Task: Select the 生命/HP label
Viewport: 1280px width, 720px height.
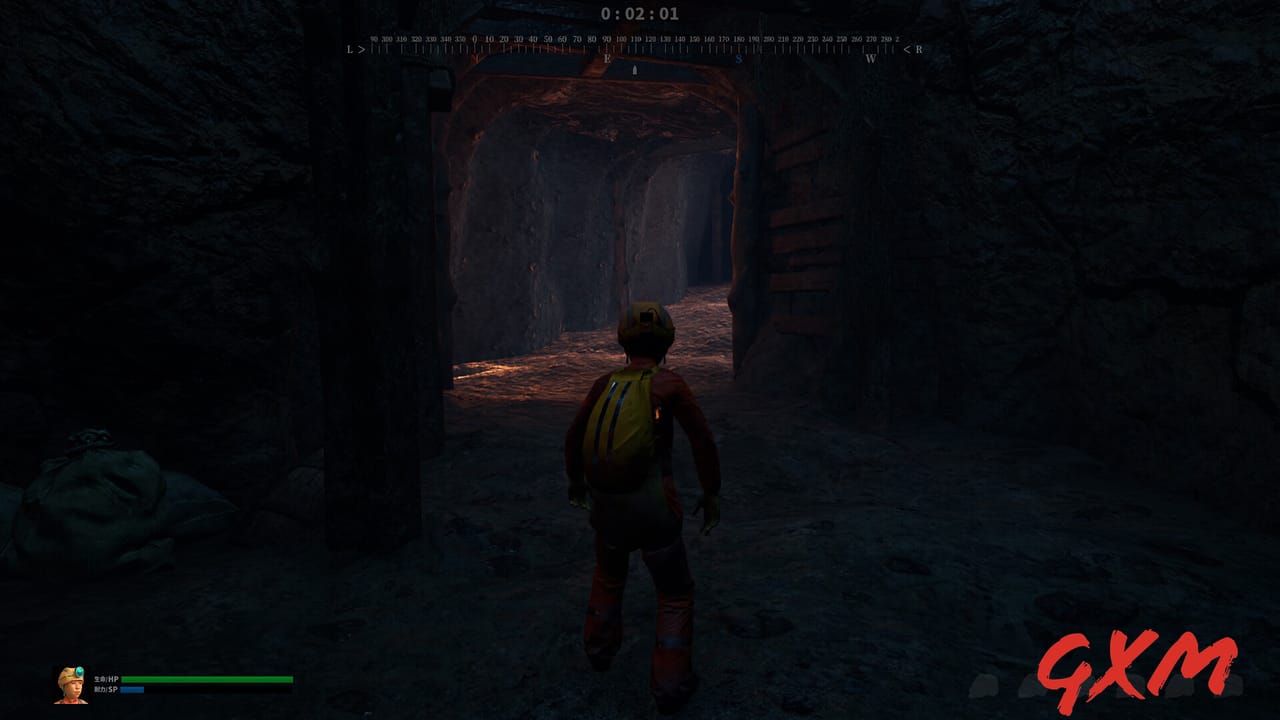Action: click(x=107, y=678)
